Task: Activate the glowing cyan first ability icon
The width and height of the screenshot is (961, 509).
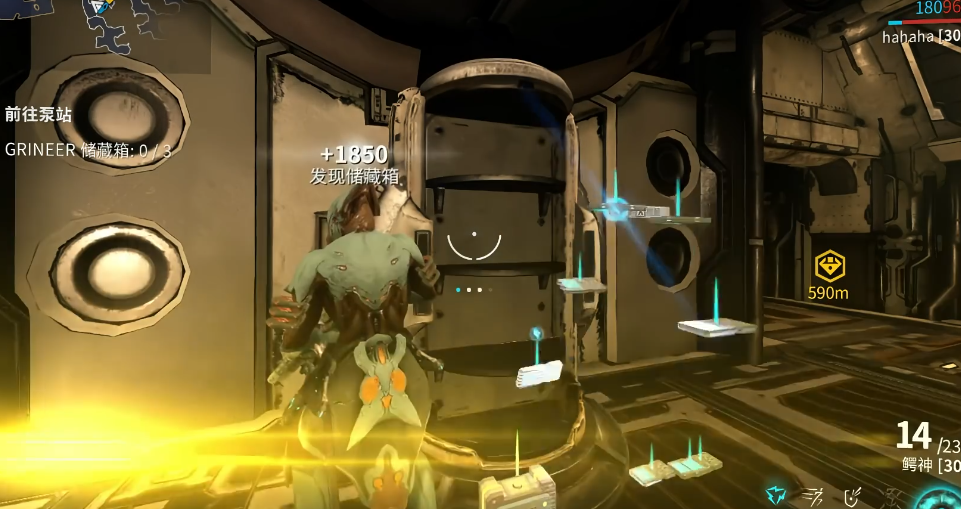Action: [x=775, y=494]
